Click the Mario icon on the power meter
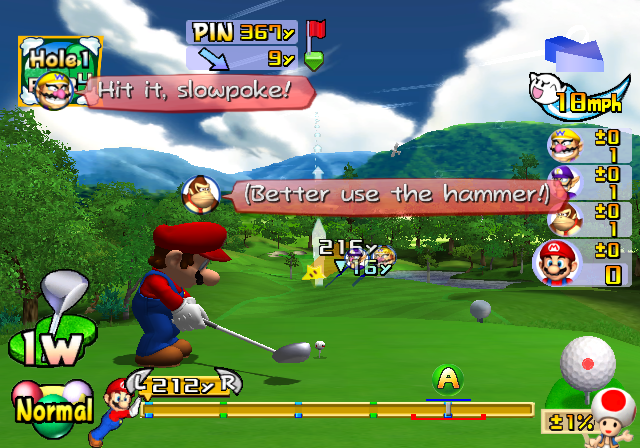640x448 pixels. point(113,405)
